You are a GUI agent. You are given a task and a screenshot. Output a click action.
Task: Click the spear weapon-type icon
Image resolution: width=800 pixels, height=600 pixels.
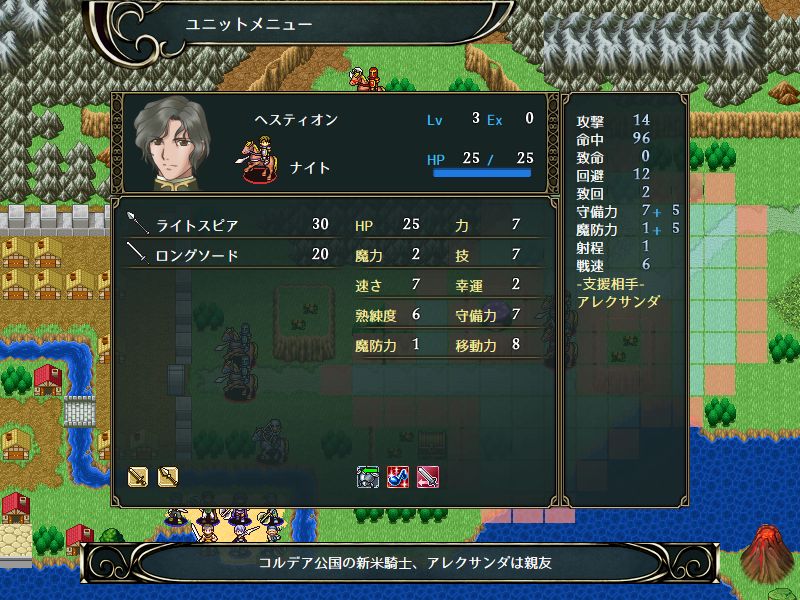click(x=167, y=476)
